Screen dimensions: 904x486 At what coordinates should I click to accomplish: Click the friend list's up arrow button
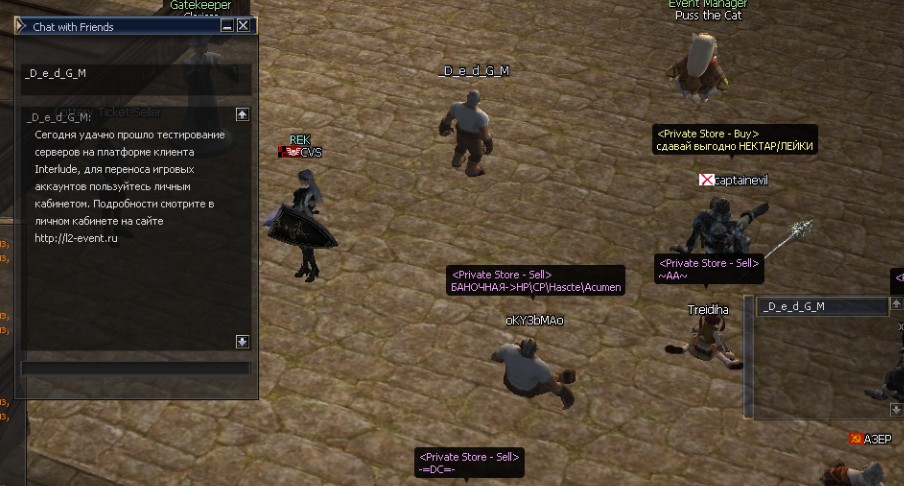coord(897,304)
